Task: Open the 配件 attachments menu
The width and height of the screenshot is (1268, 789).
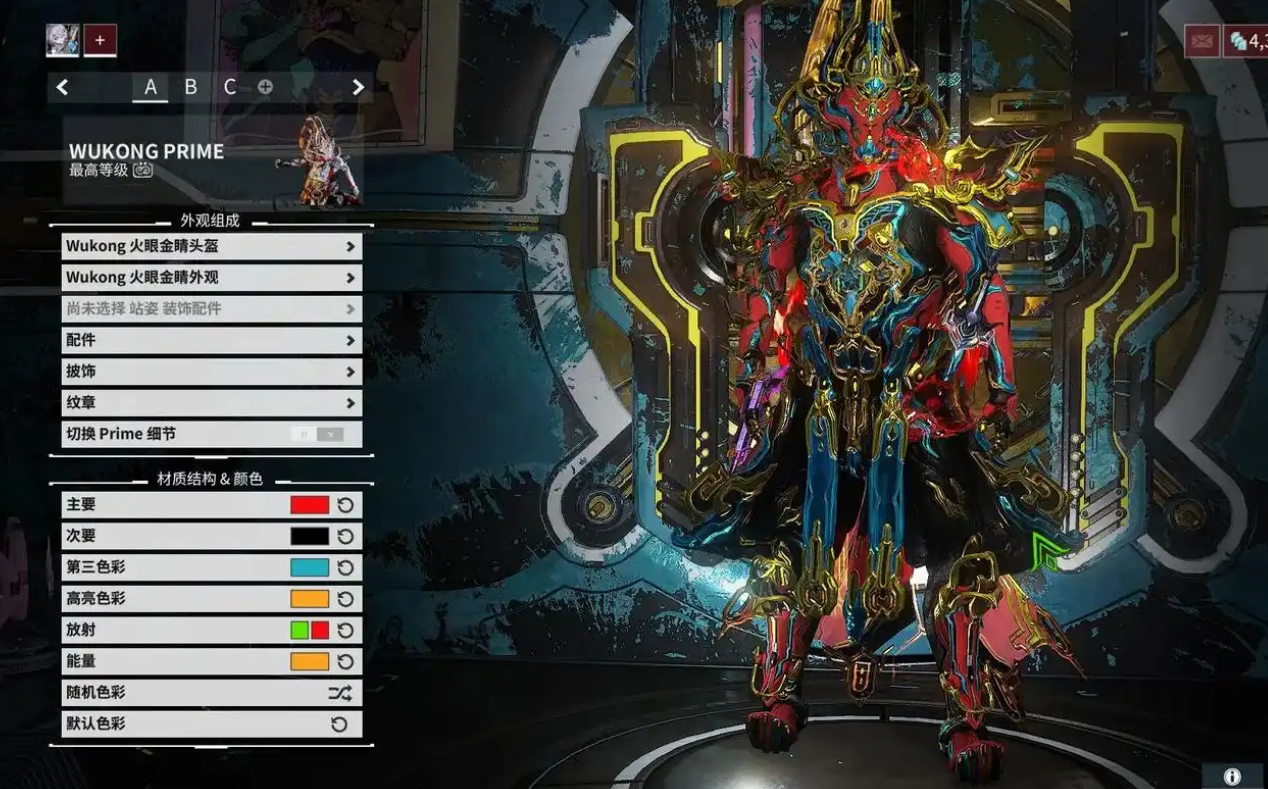Action: coord(211,340)
